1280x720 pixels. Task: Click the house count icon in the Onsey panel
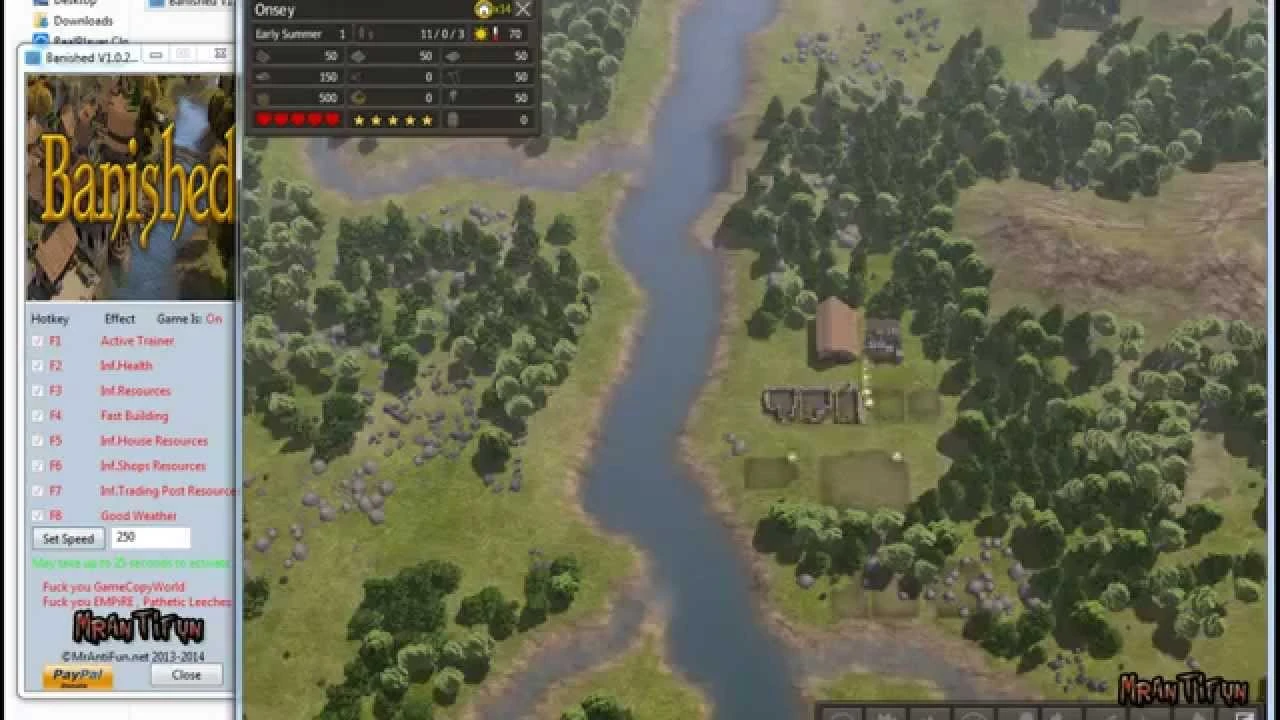click(484, 10)
